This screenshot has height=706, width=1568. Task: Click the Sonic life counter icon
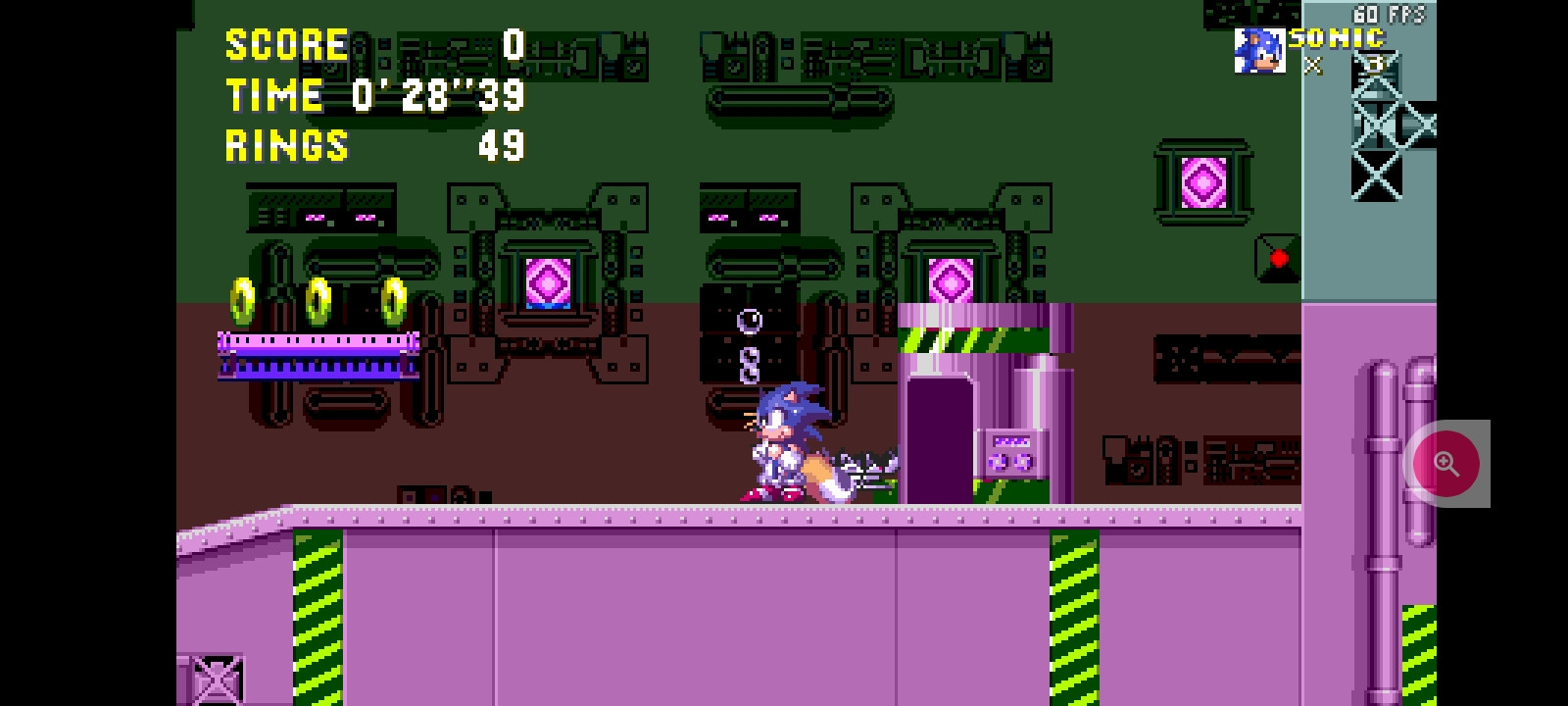click(1260, 51)
